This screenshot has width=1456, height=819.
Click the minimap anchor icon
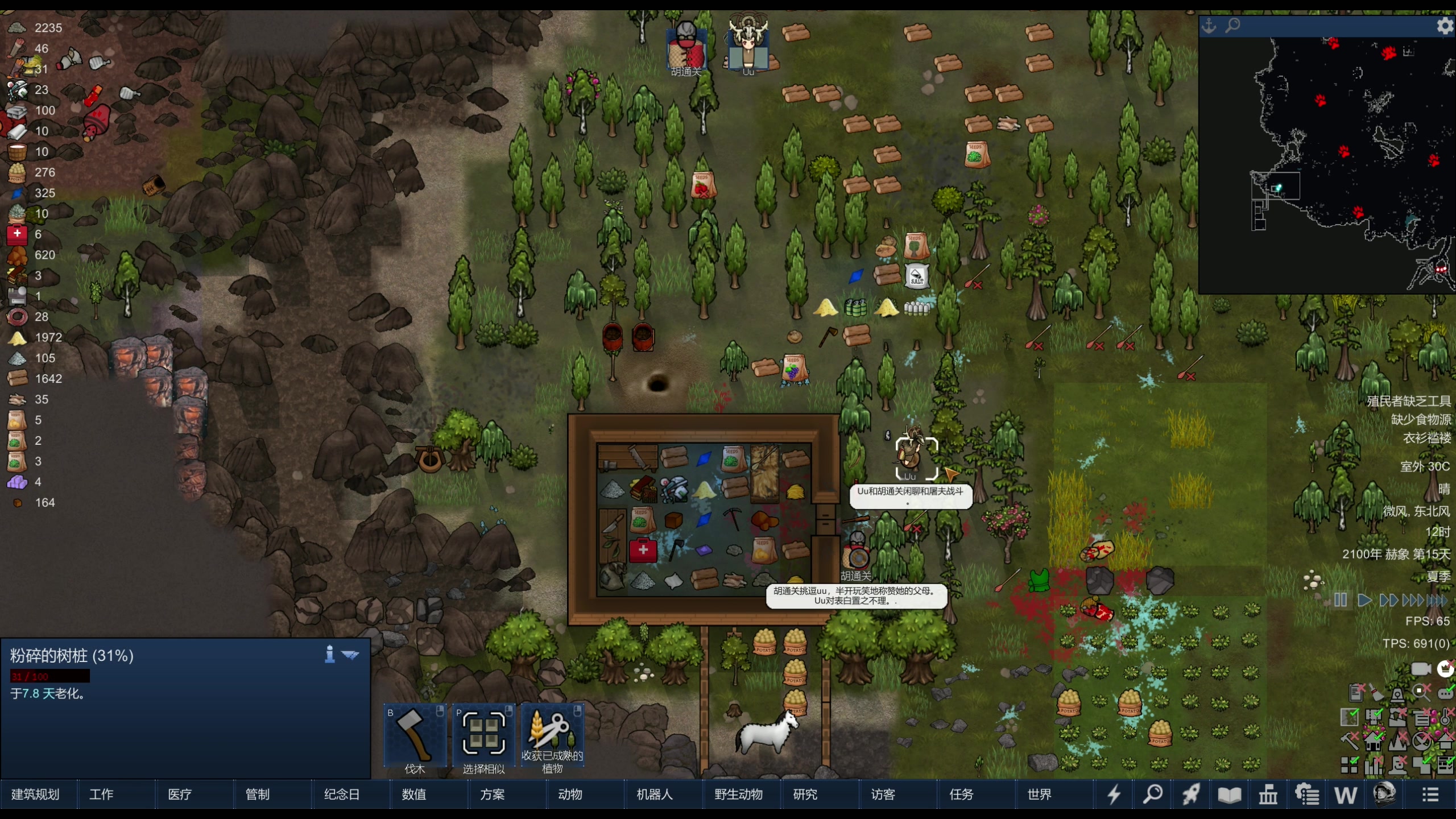pos(1209,26)
